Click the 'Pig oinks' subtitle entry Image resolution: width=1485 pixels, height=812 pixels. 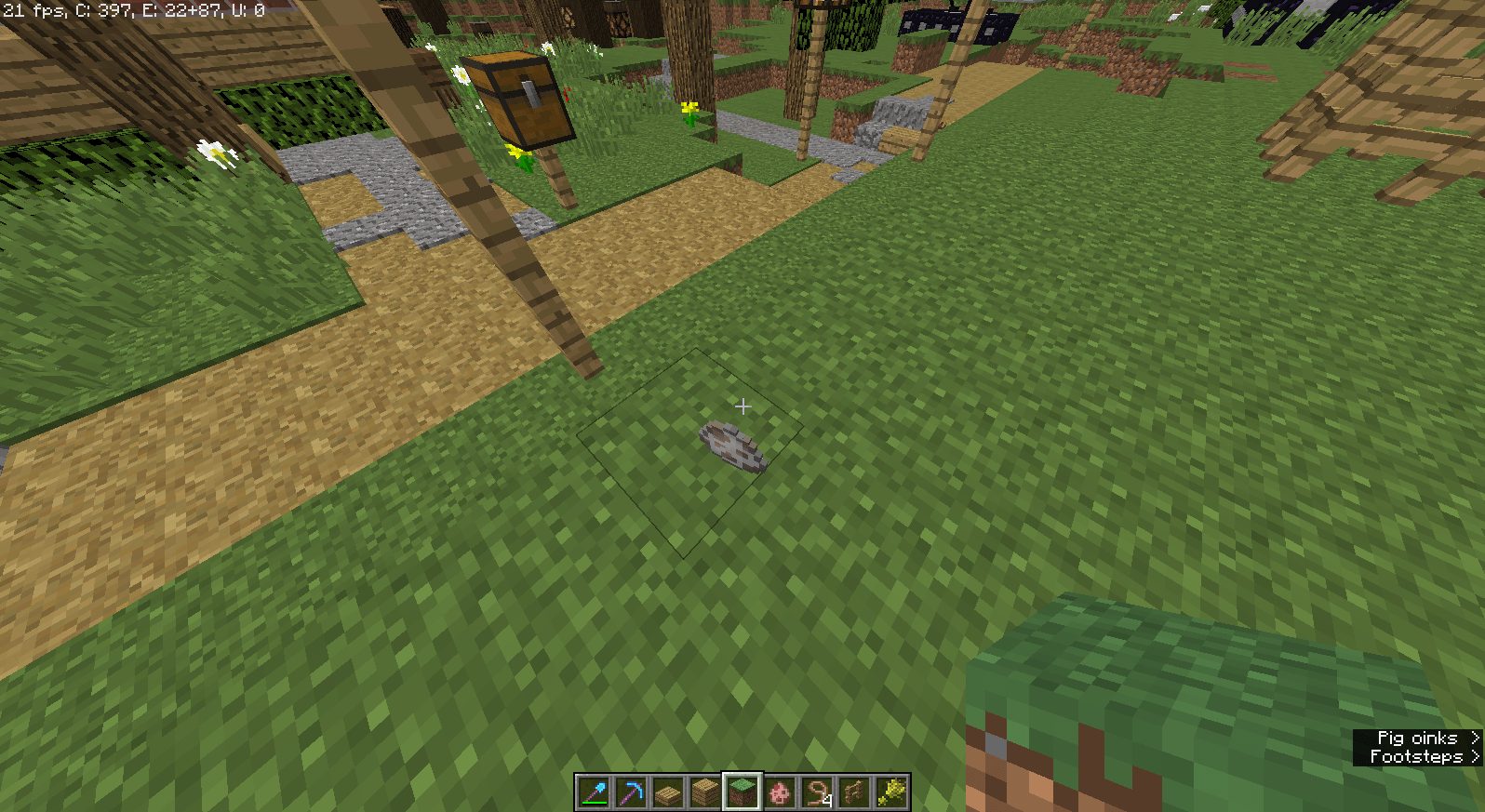pyautogui.click(x=1416, y=737)
